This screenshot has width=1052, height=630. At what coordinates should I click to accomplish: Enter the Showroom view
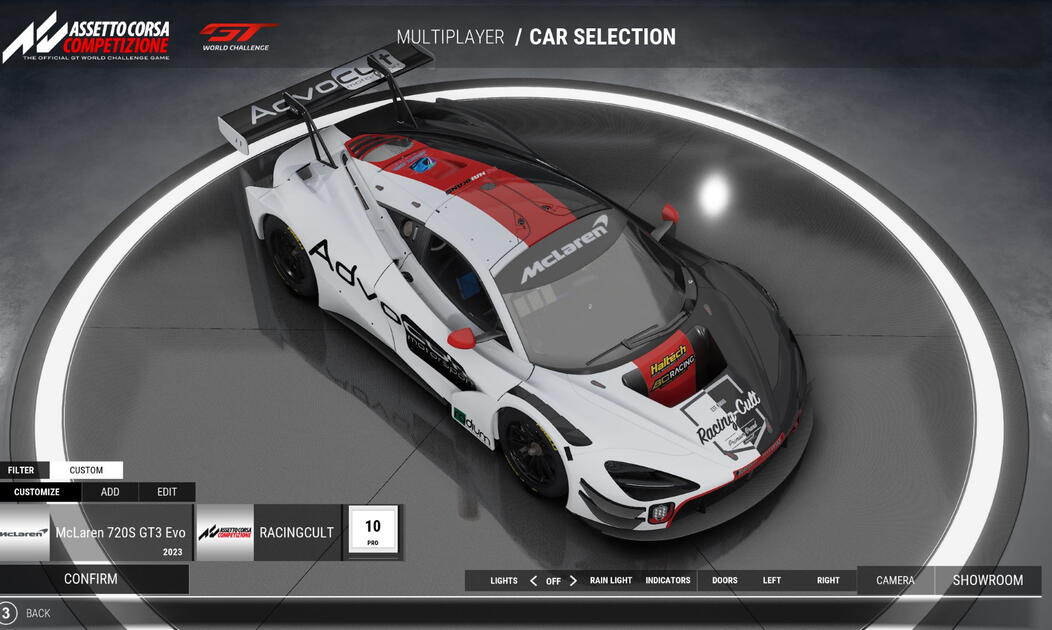987,581
